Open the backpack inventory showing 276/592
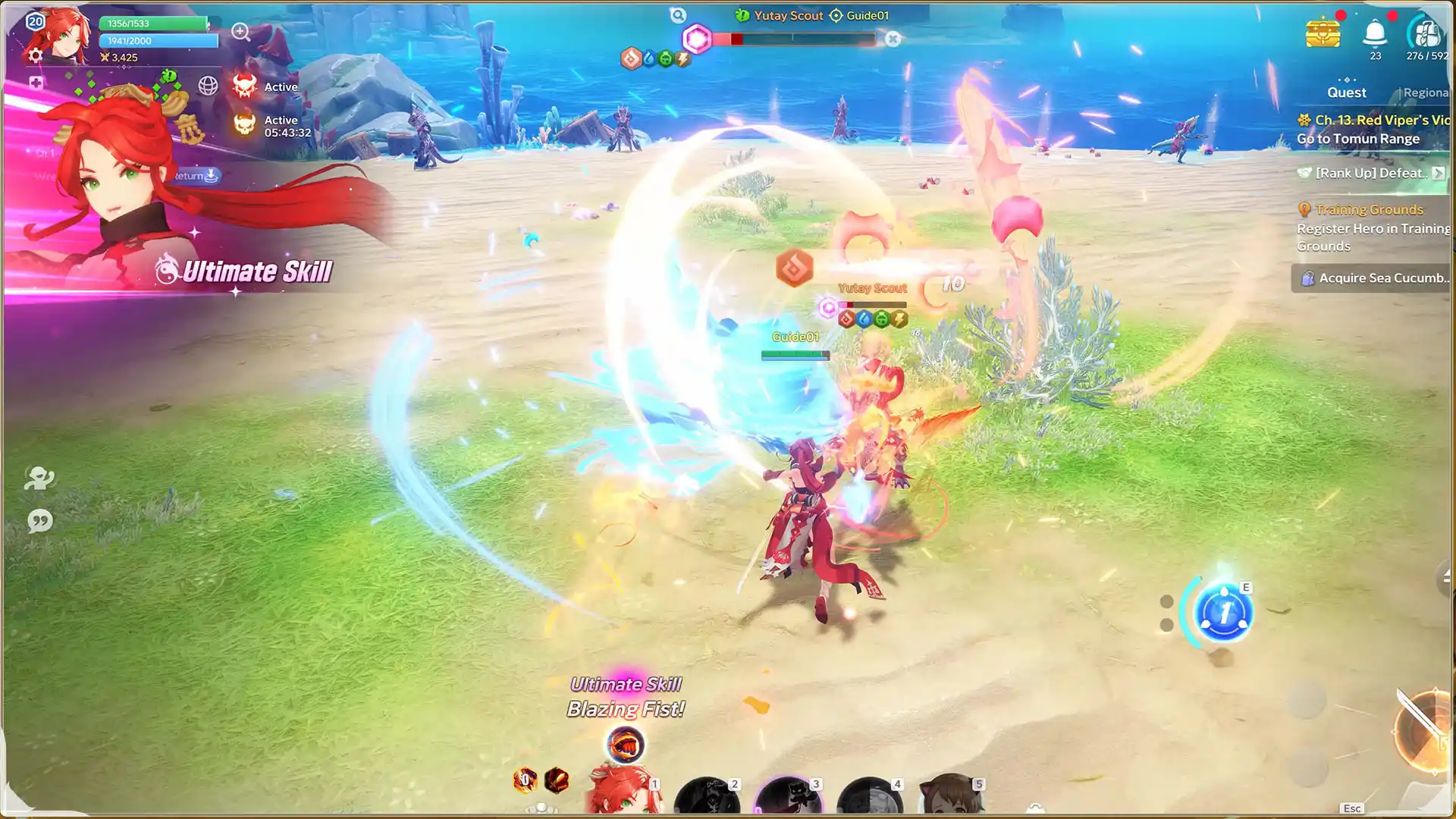This screenshot has width=1456, height=819. pyautogui.click(x=1425, y=34)
